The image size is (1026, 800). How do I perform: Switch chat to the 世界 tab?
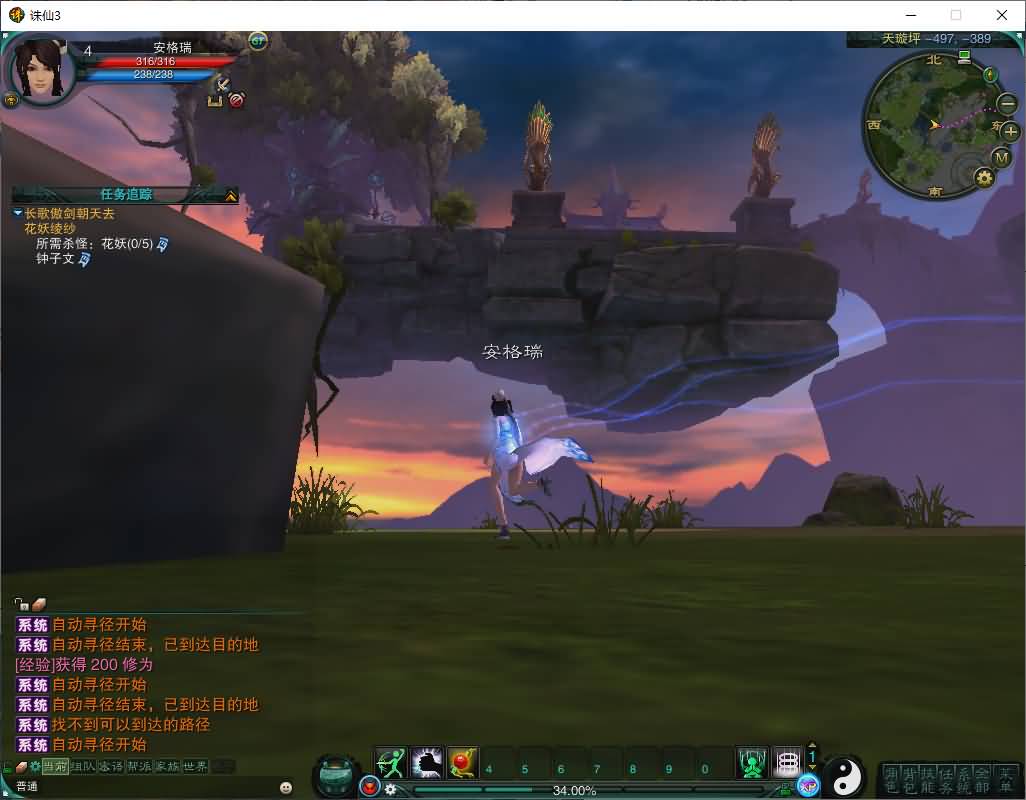pyautogui.click(x=195, y=766)
